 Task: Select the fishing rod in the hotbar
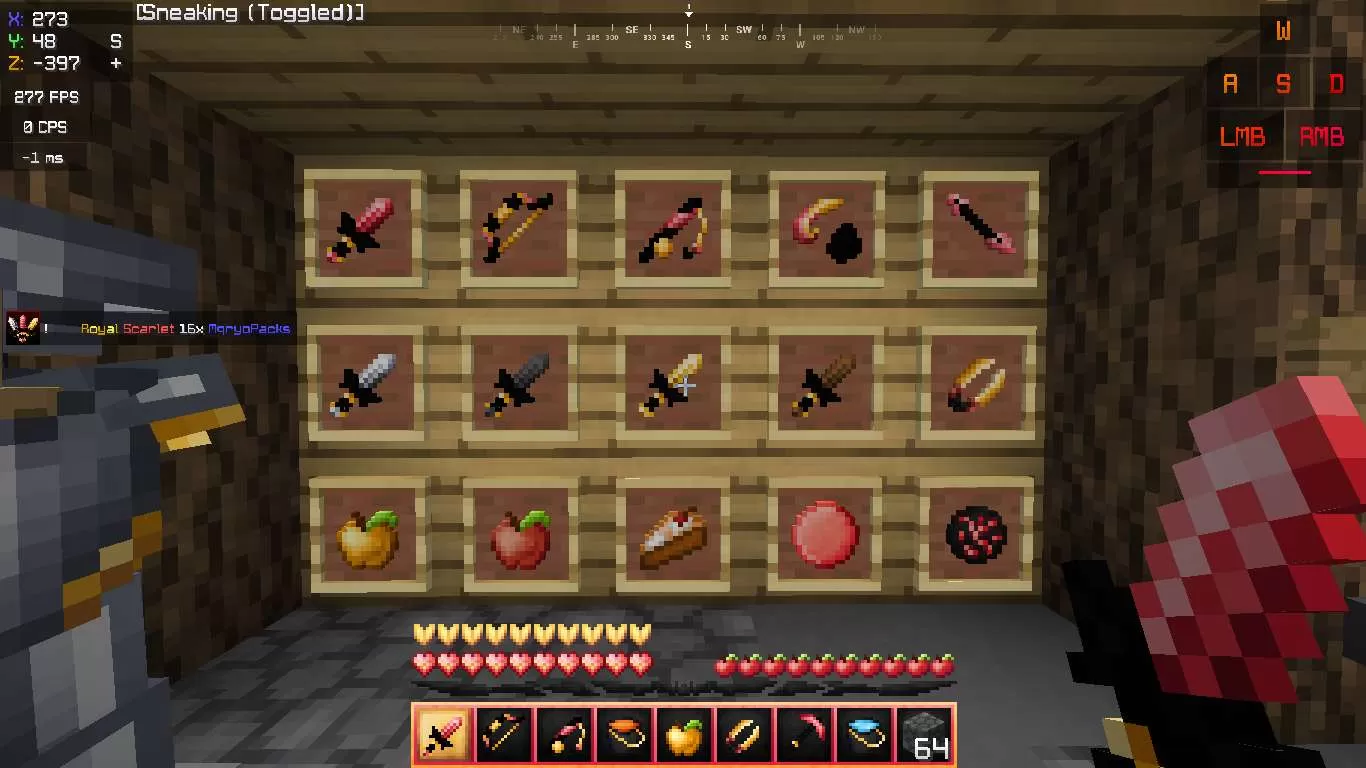(563, 735)
